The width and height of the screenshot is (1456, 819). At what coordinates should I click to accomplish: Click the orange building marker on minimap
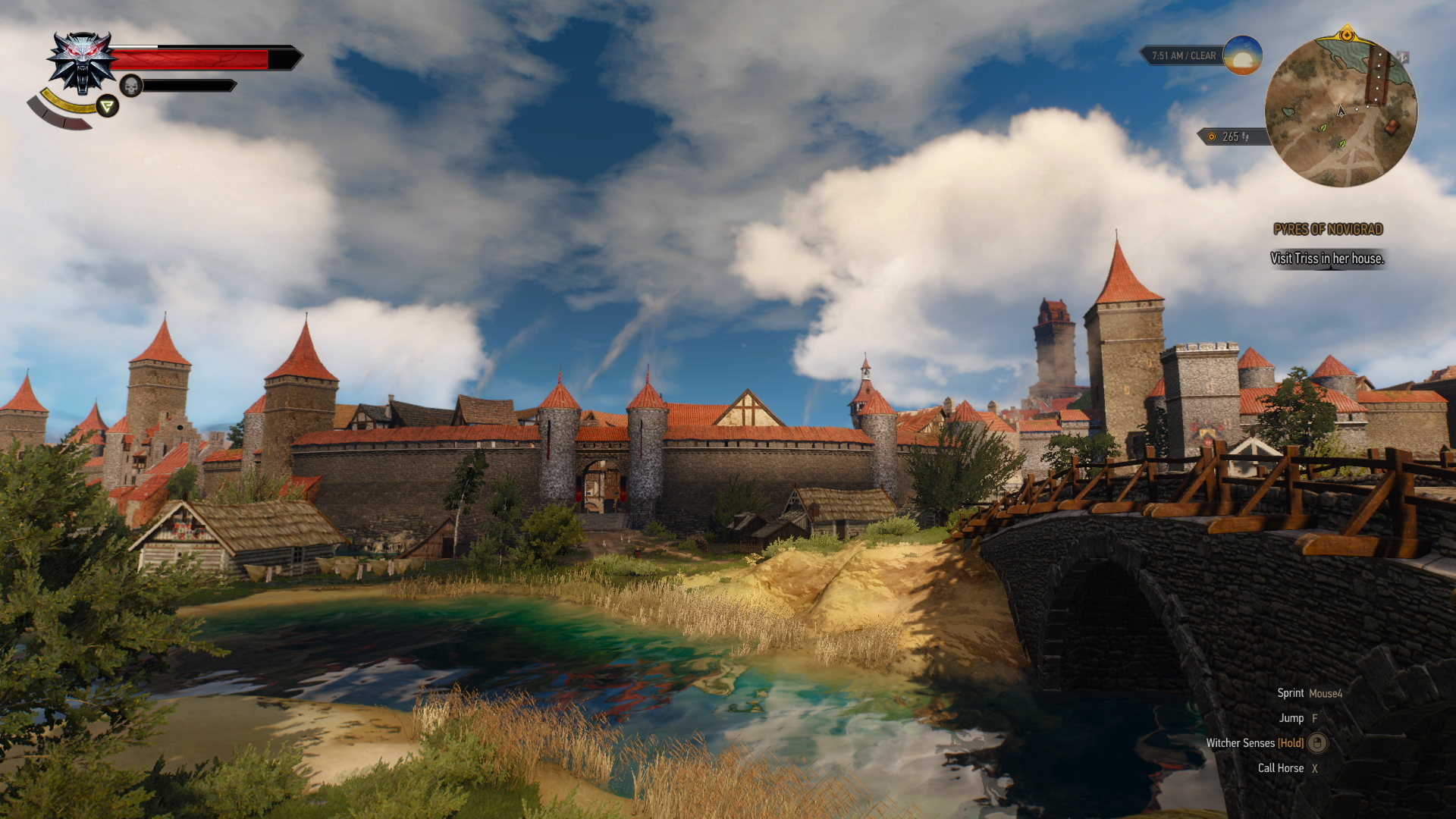[1392, 126]
